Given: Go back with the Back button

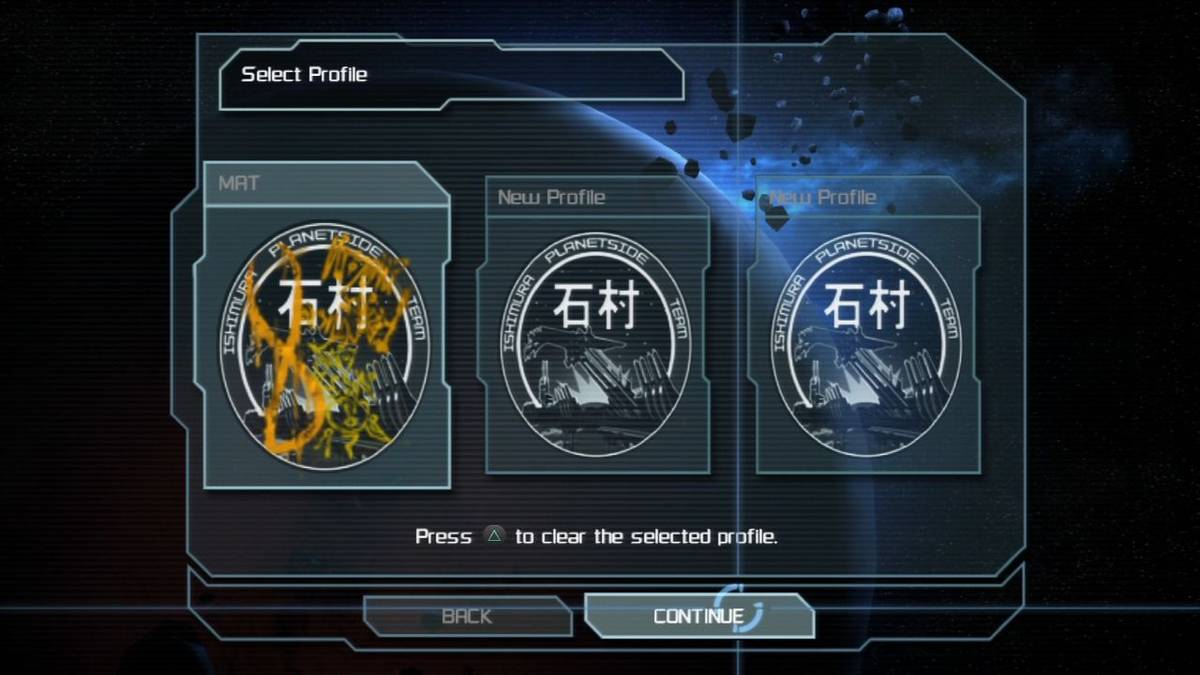Looking at the screenshot, I should coord(467,616).
